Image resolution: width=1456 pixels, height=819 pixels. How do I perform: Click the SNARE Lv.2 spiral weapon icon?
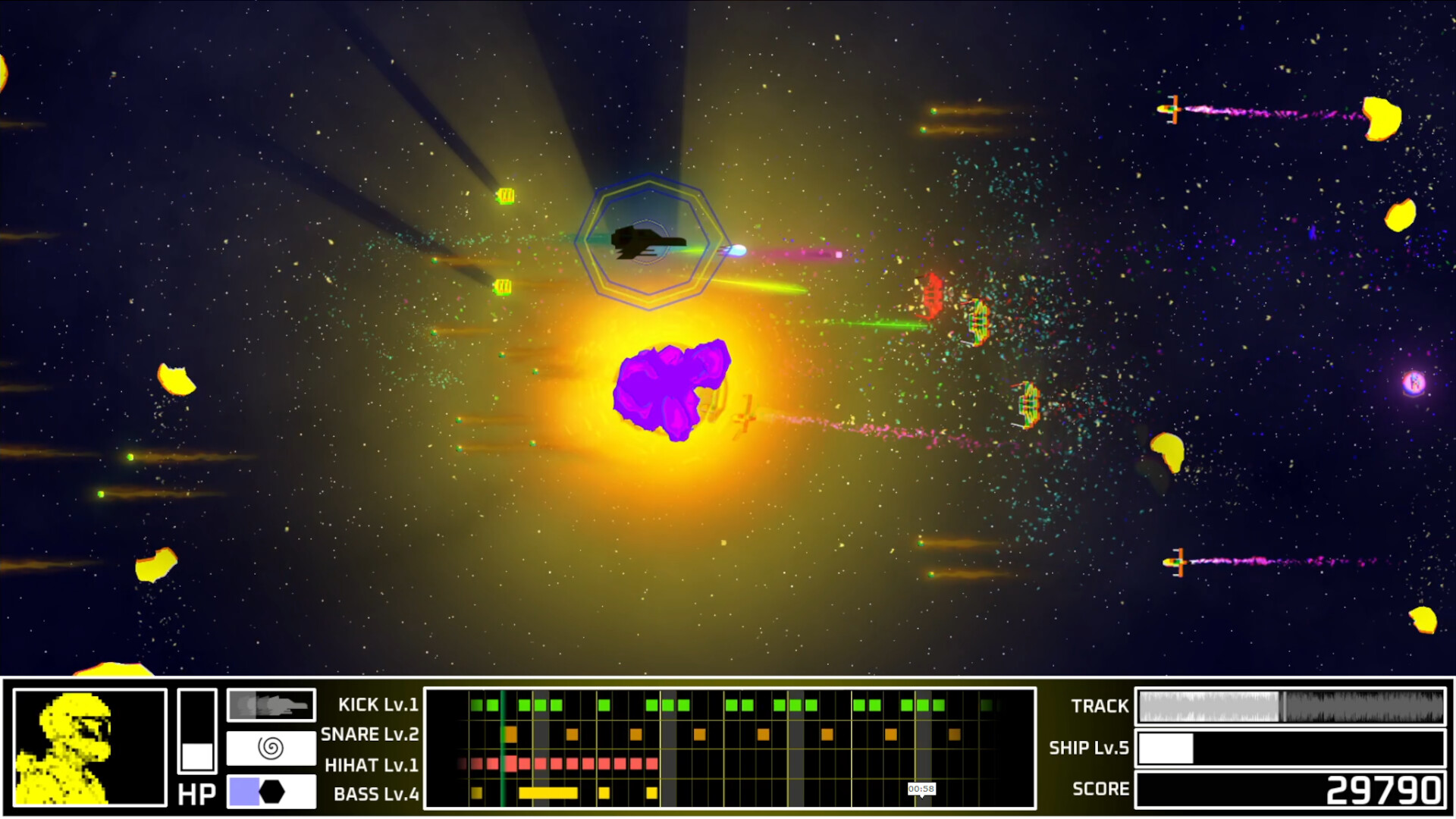[270, 749]
